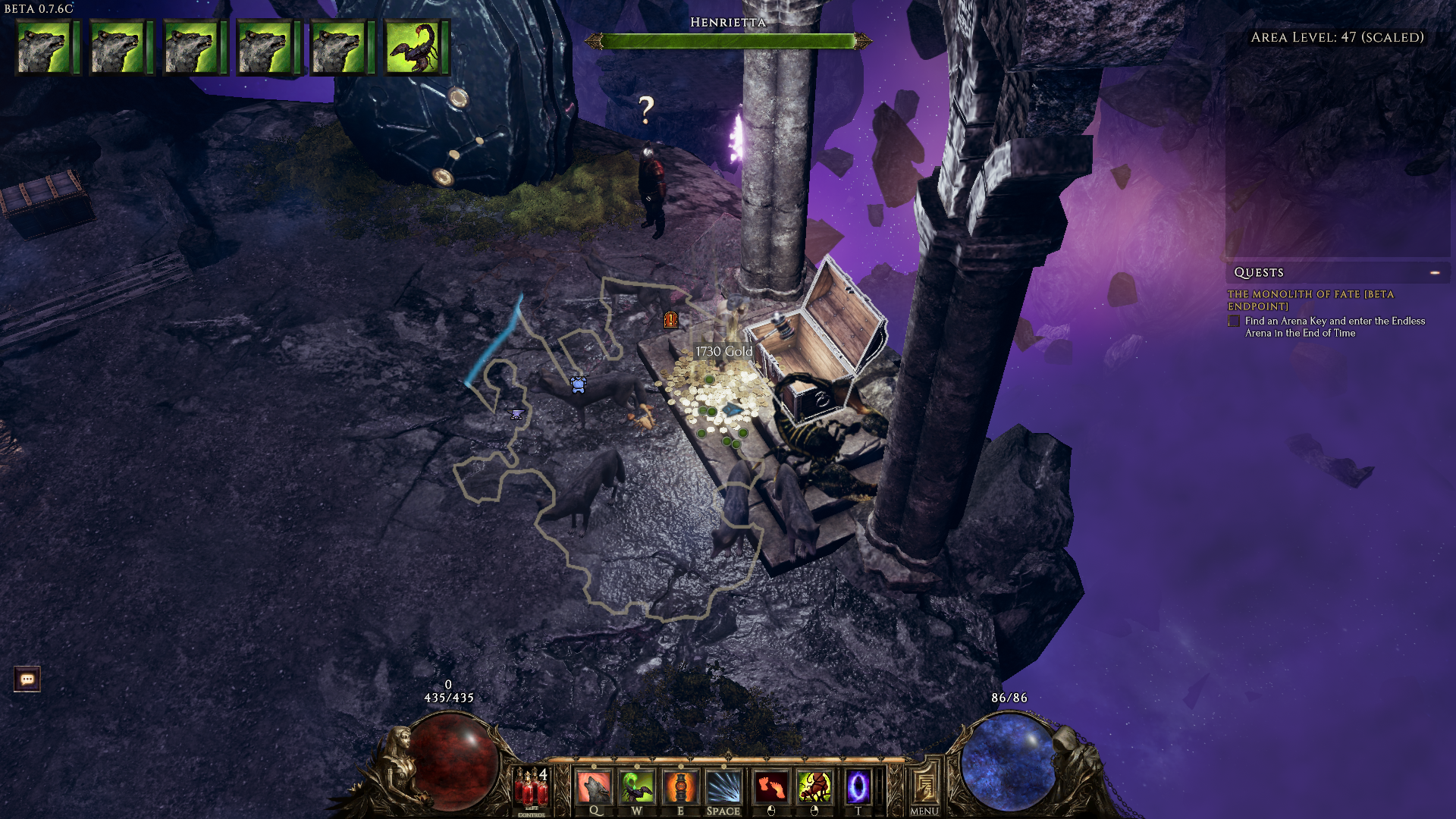The height and width of the screenshot is (819, 1456).
Task: Pick up the 1730 Gold label
Action: (723, 351)
